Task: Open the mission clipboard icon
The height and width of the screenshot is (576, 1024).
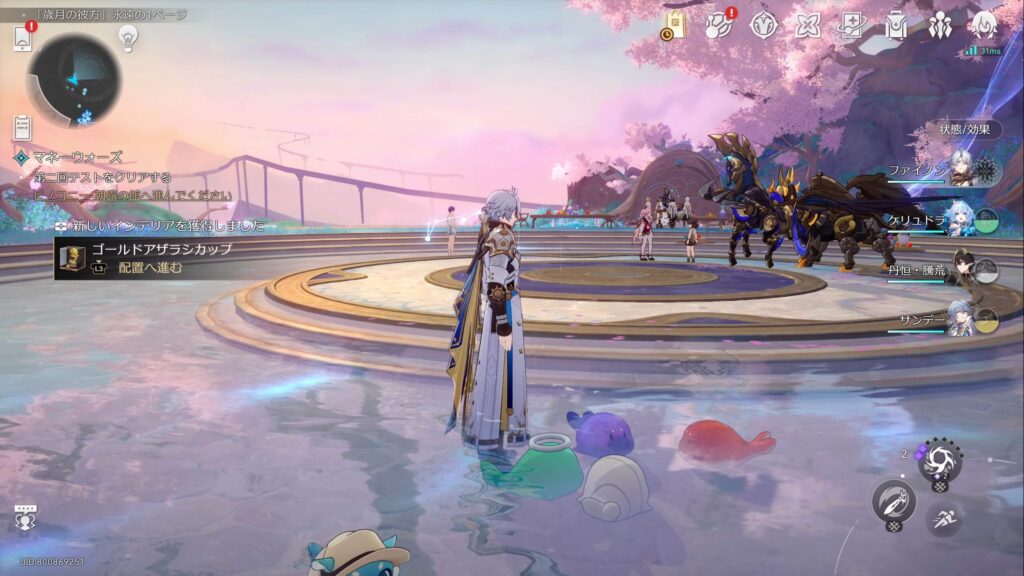Action: tap(23, 127)
